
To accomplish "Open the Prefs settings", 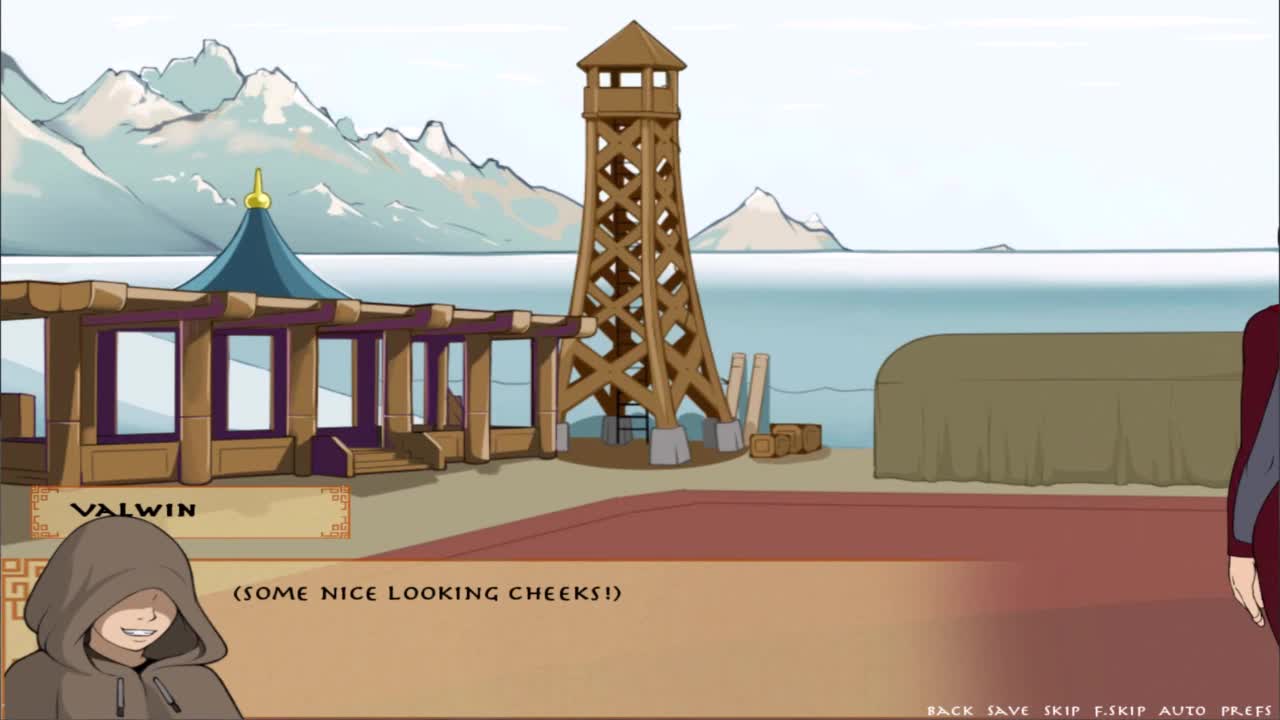I will pyautogui.click(x=1245, y=710).
